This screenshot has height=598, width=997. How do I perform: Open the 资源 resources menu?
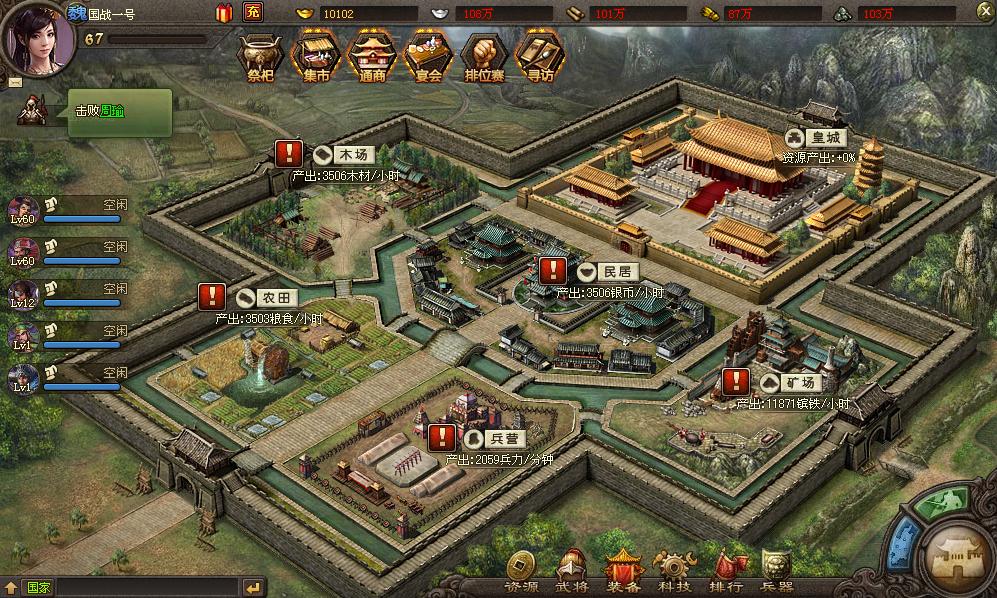coord(521,571)
